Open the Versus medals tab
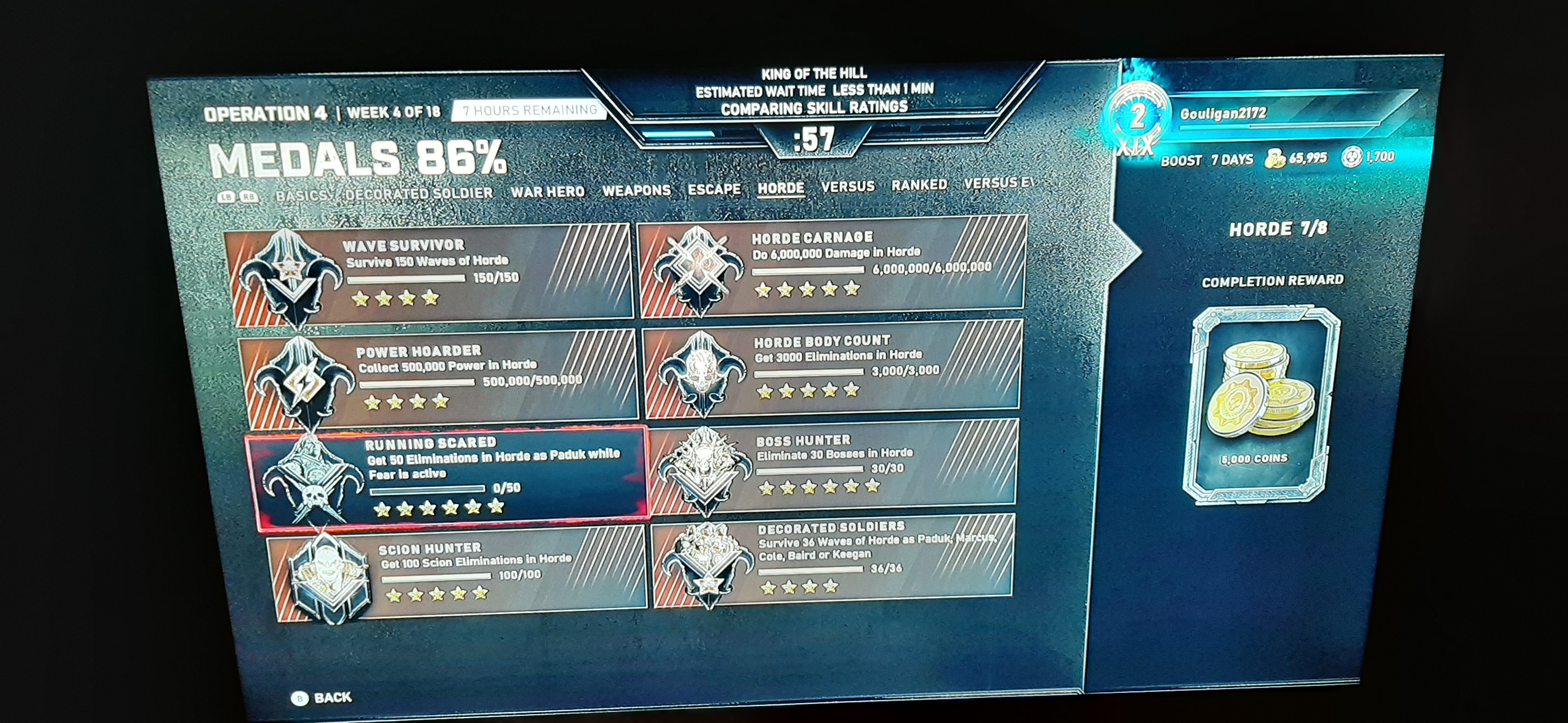1568x723 pixels. point(847,186)
